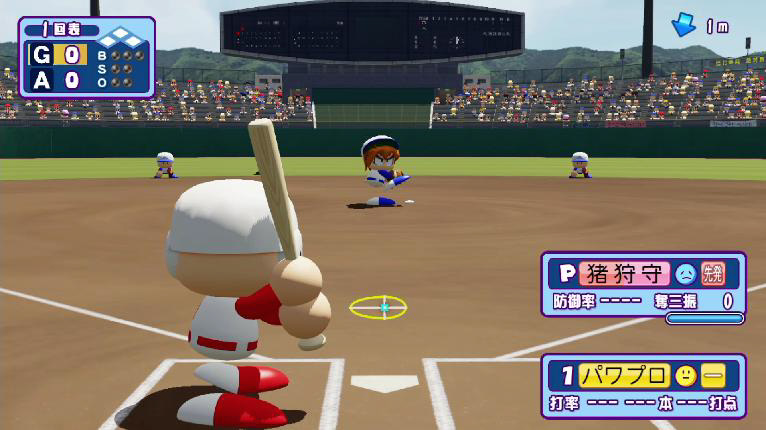Click the blue wind direction arrow
The height and width of the screenshot is (430, 766).
(x=684, y=26)
